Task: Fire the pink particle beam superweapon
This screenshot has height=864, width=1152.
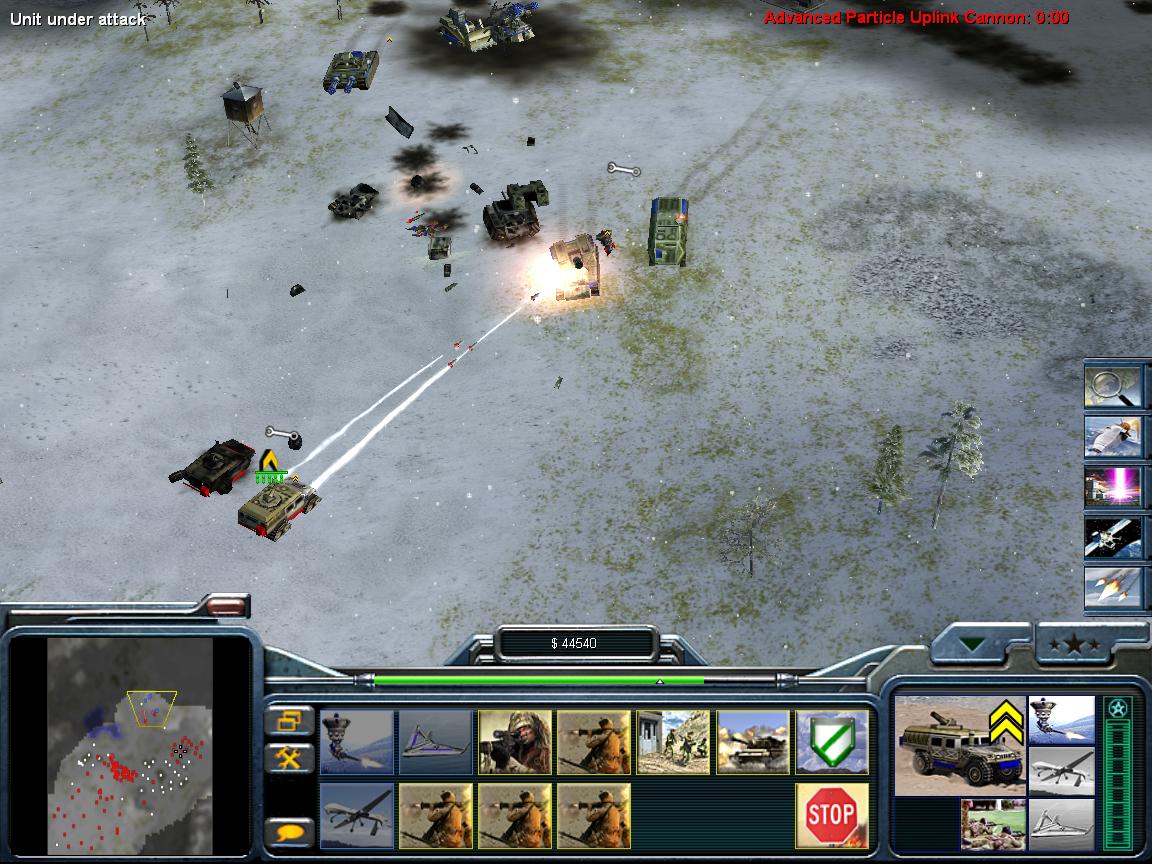Action: [x=1113, y=487]
